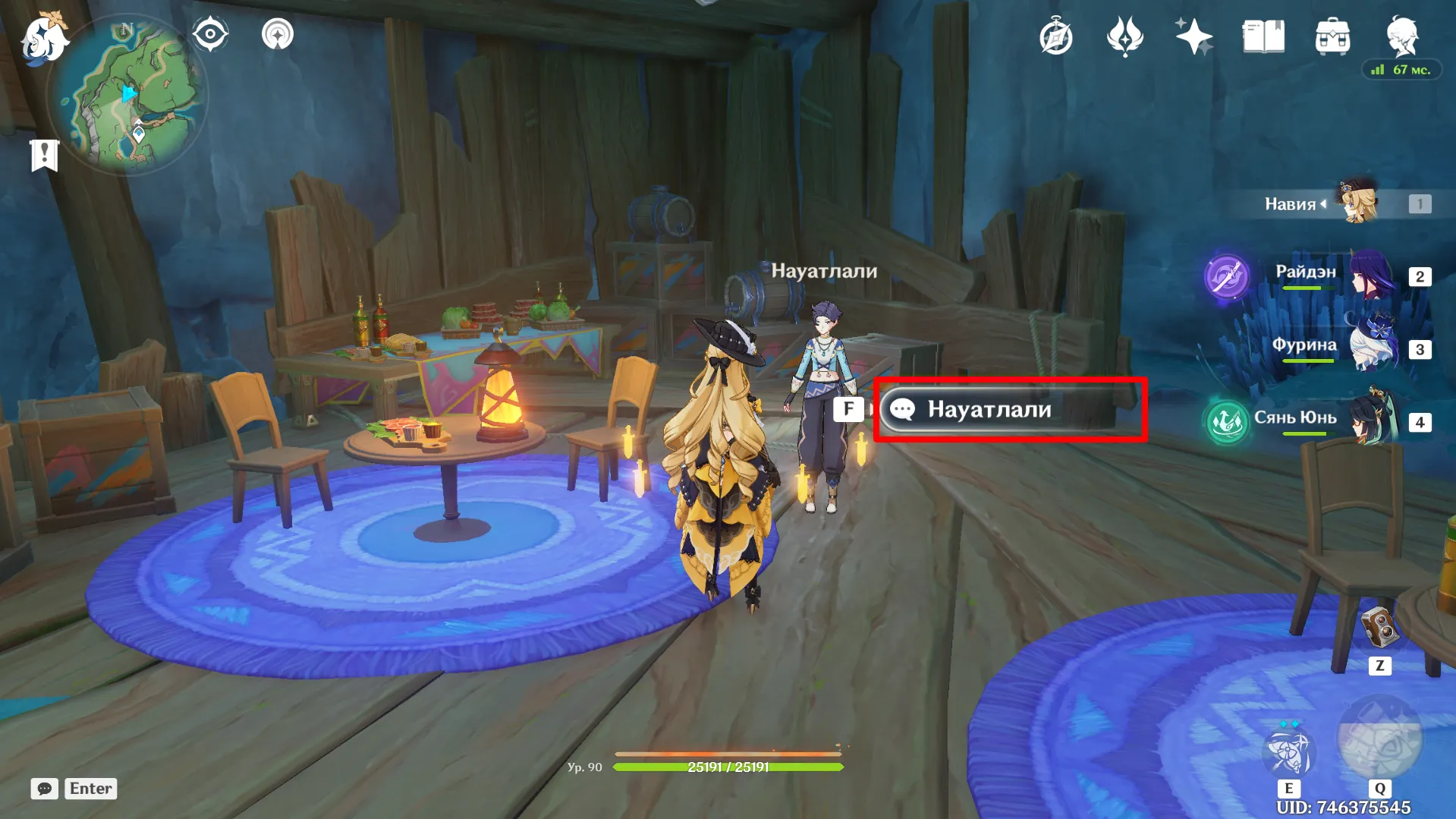Open the character profile head icon

tap(1401, 35)
